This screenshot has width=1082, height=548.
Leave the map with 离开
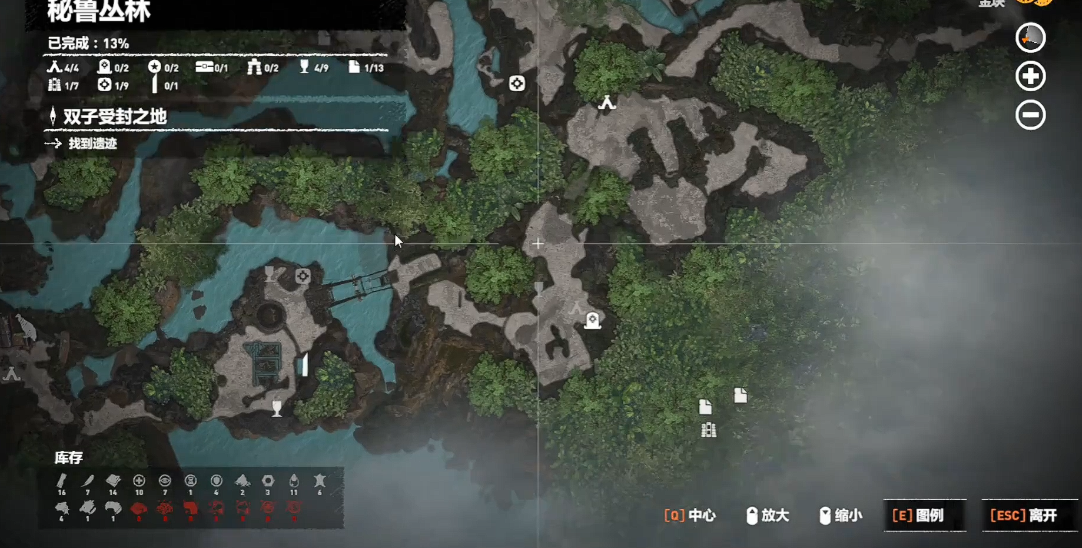(x=1023, y=515)
